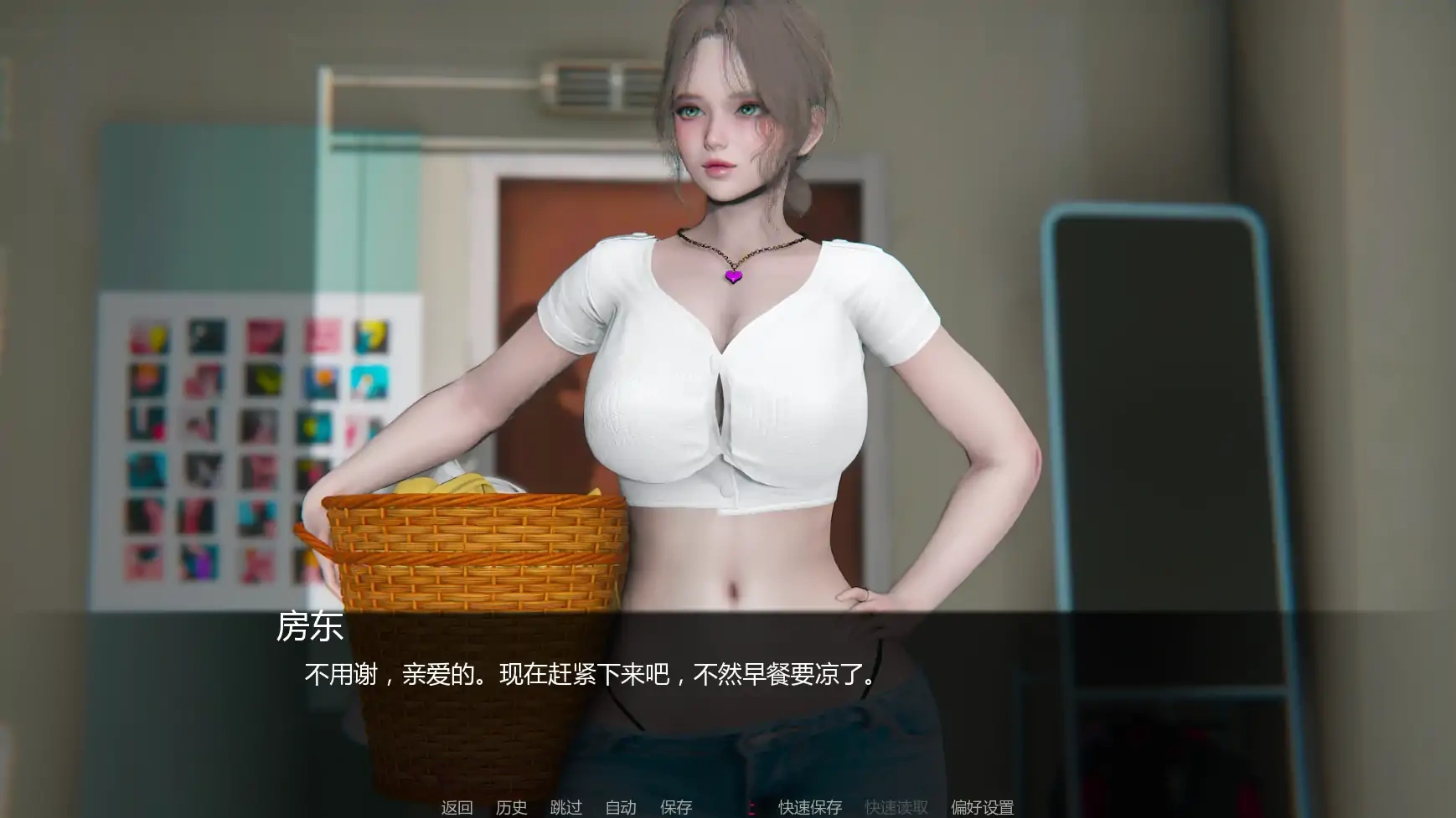This screenshot has width=1456, height=818.
Task: Click the air vent above the door
Action: coord(586,84)
